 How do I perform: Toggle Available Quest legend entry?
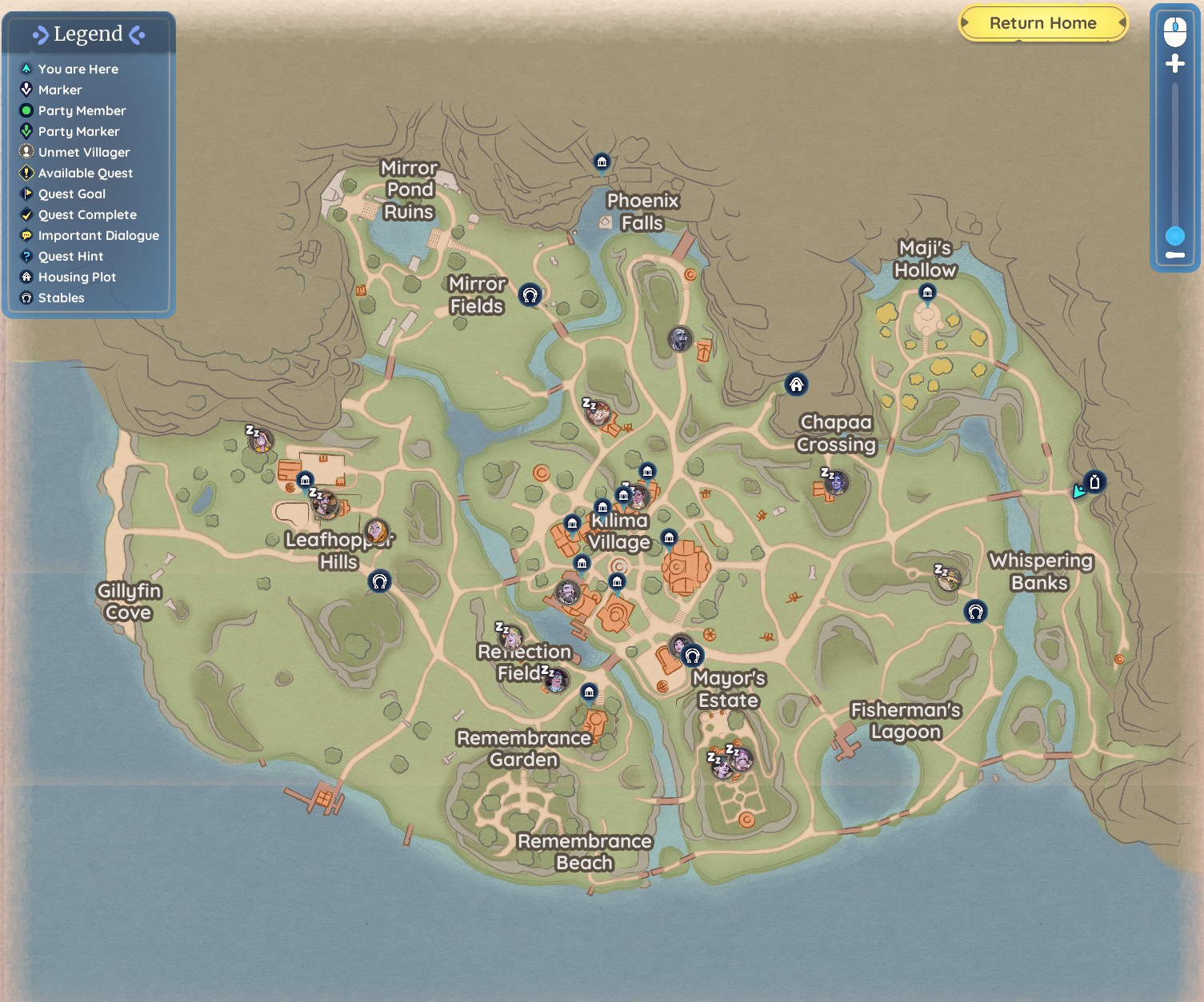point(85,173)
